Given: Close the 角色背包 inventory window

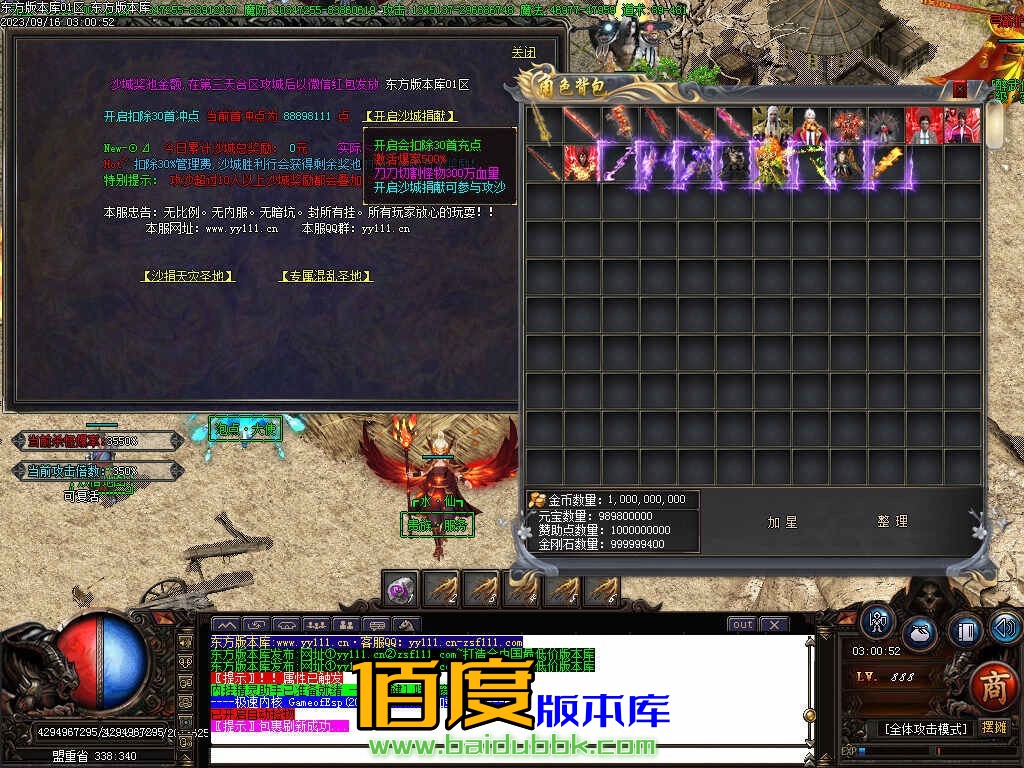Looking at the screenshot, I should (x=960, y=89).
